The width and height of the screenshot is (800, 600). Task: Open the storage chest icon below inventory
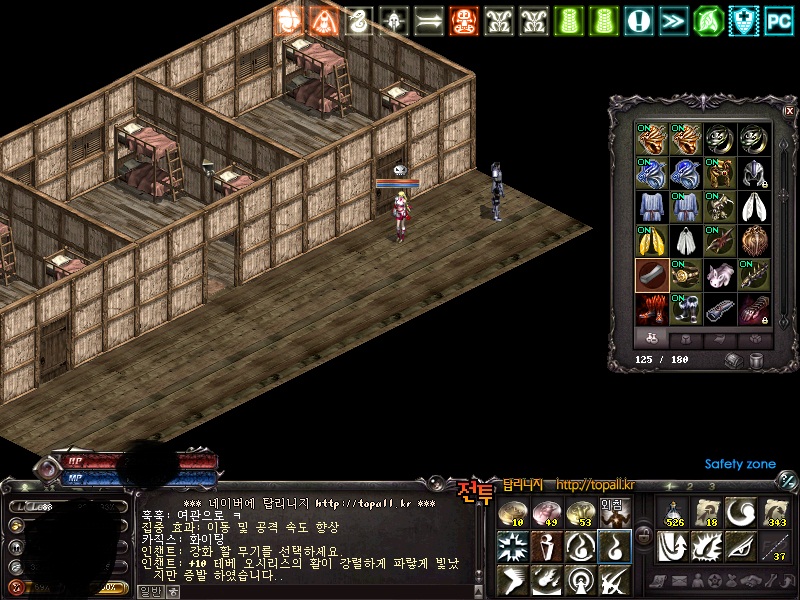click(x=735, y=360)
